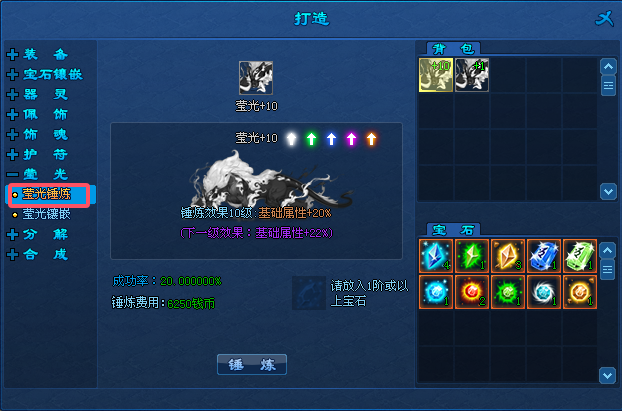Click the gem slot beside 请放入1阶或以上宝石
Screen dimensions: 622x411
(308, 292)
